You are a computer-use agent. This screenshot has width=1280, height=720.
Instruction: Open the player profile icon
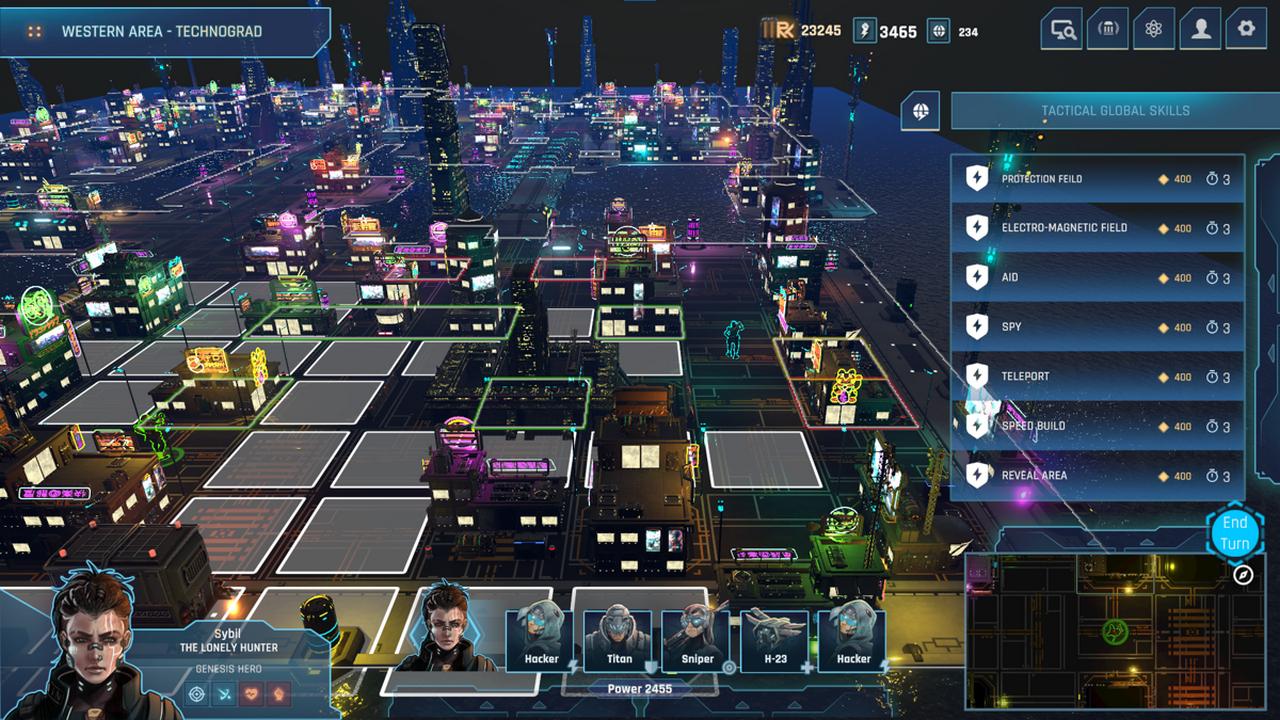pyautogui.click(x=1200, y=29)
